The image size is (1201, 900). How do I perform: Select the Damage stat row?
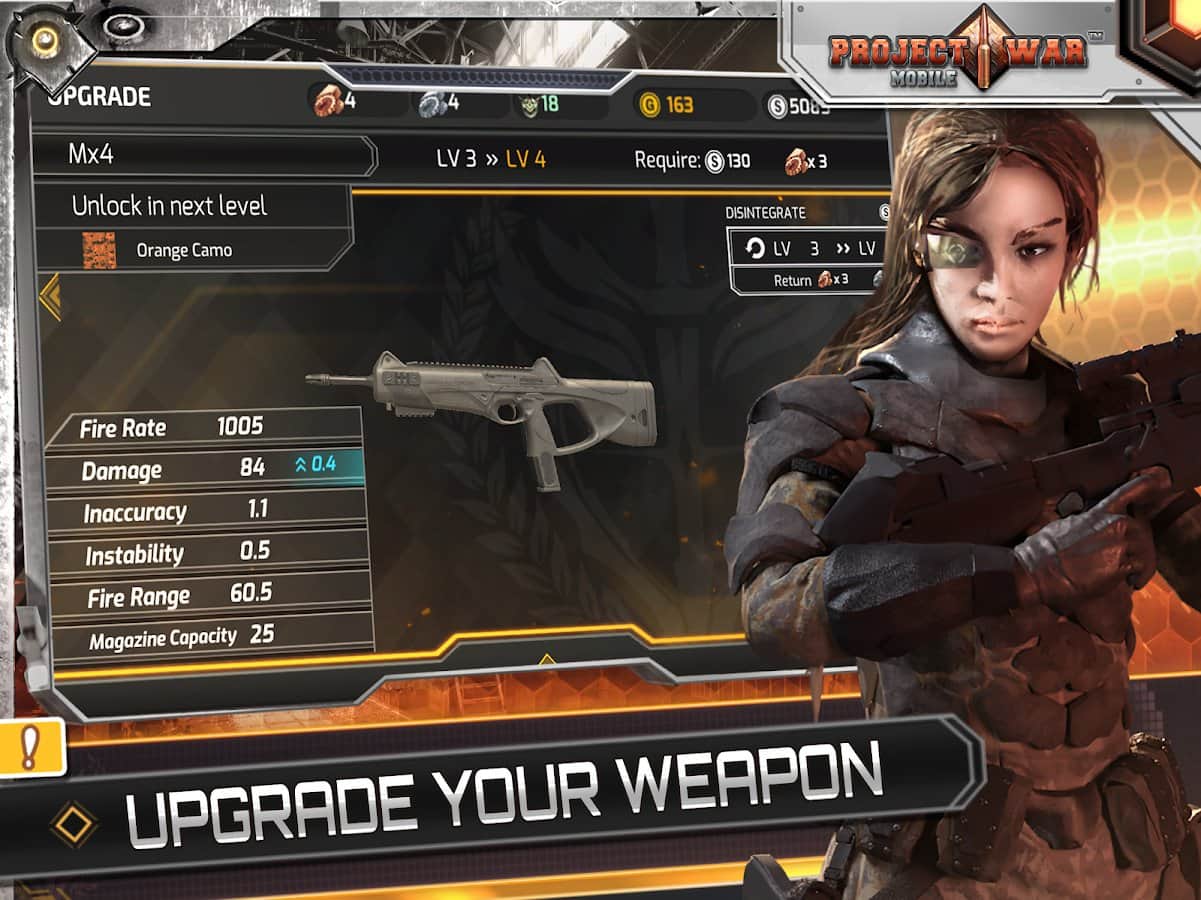[205, 468]
